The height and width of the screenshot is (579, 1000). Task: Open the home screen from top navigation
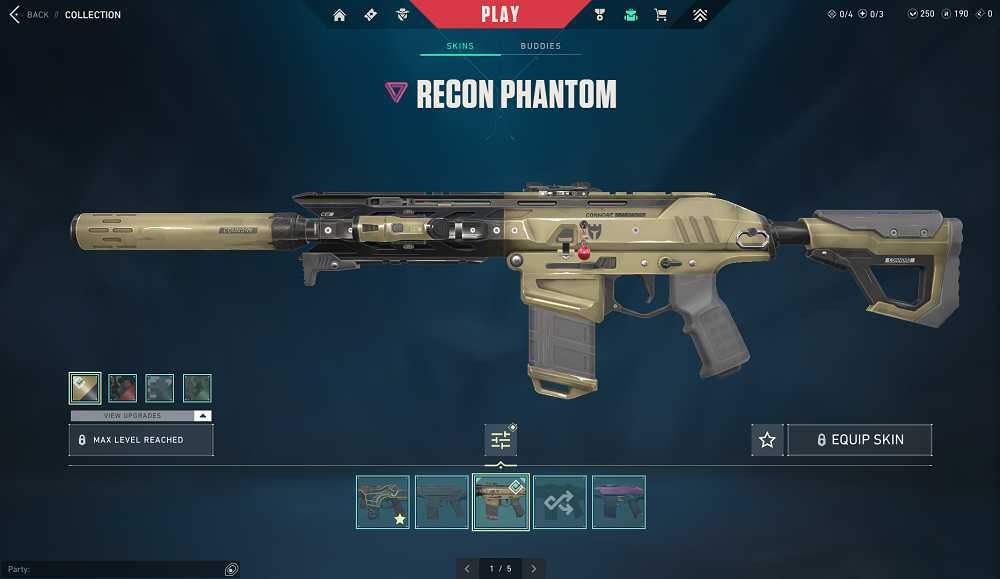point(340,15)
